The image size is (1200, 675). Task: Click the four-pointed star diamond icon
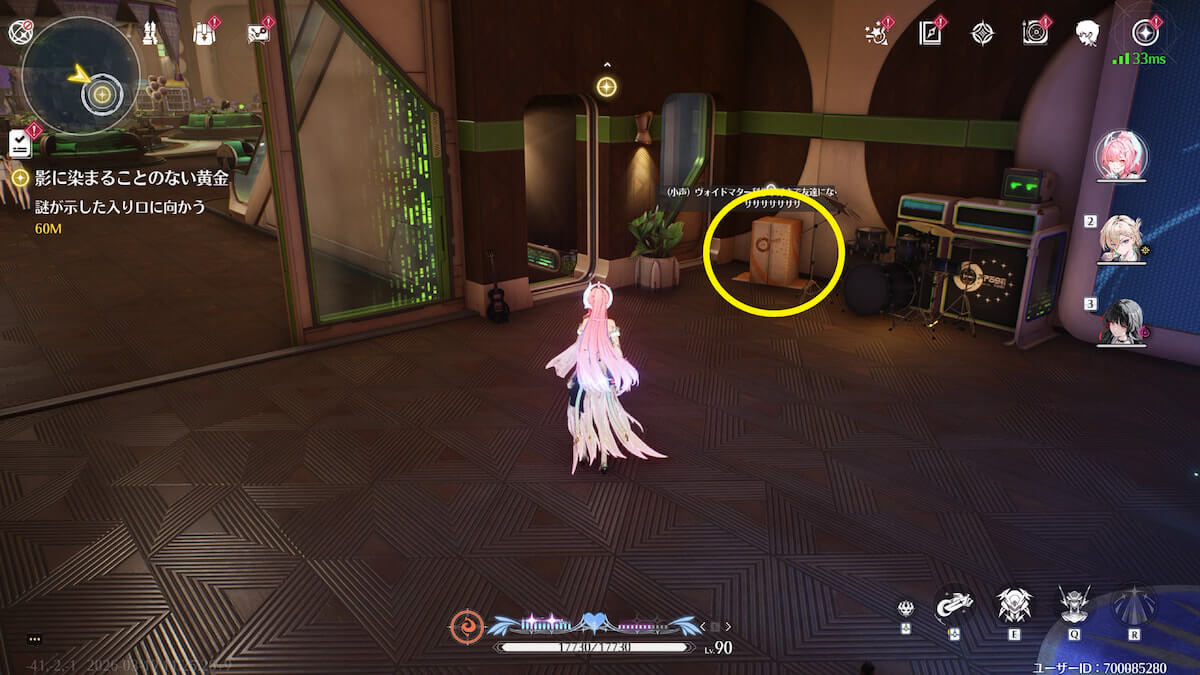click(x=982, y=33)
